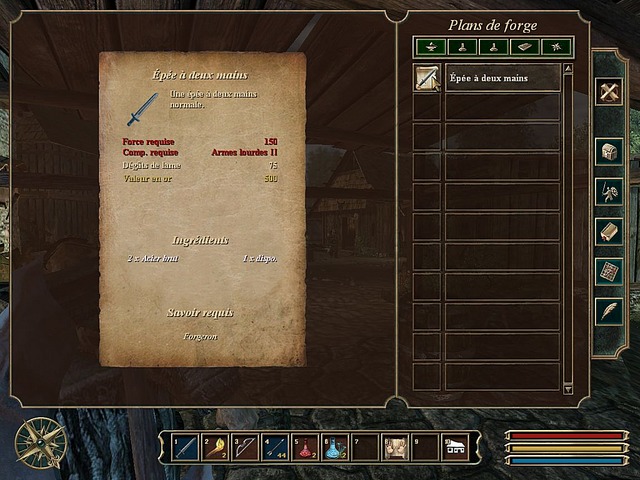This screenshot has width=640, height=480.
Task: Use the red potion in quickbar slot 5
Action: (x=307, y=446)
